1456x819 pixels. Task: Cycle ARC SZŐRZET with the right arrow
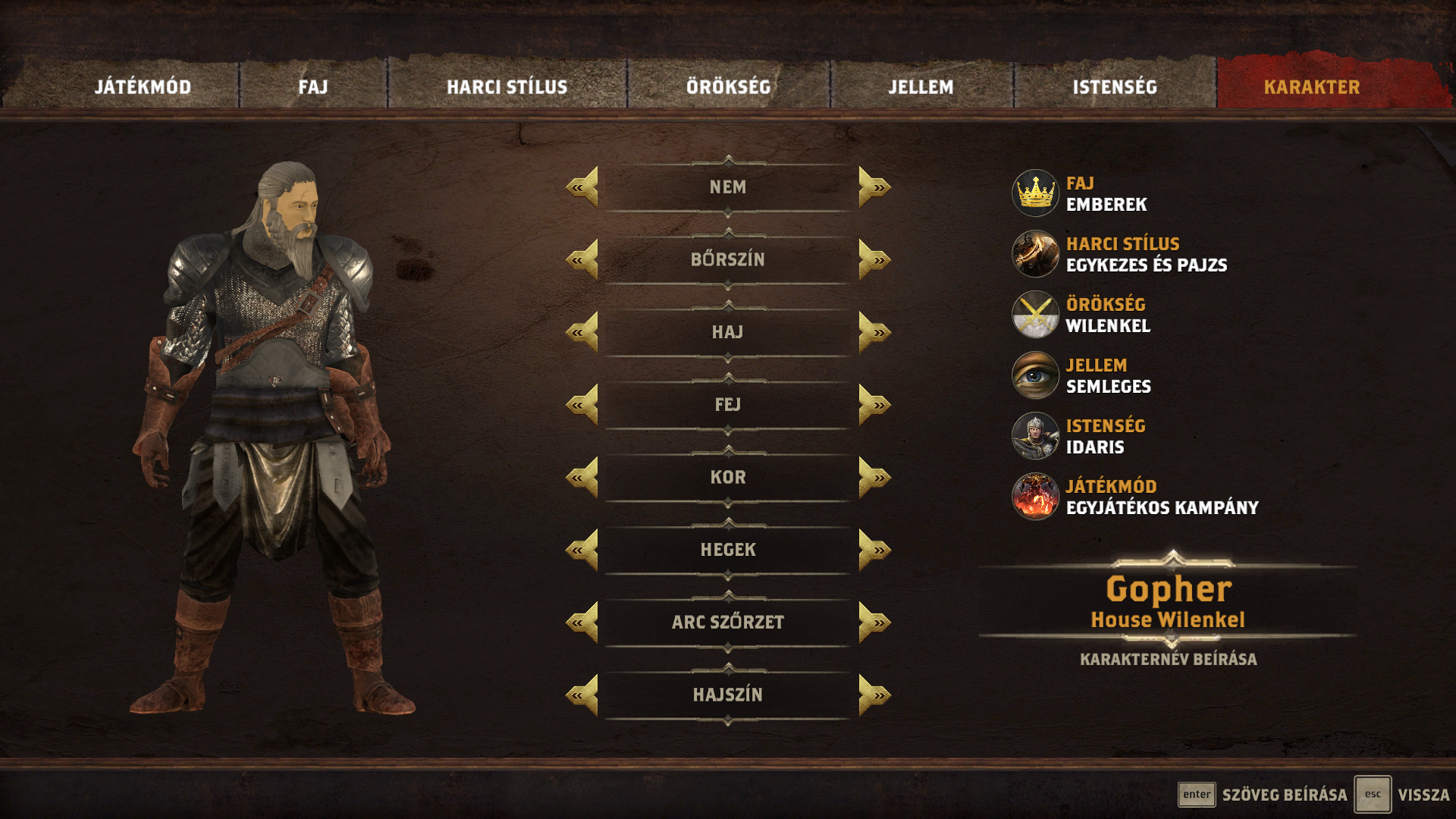tap(874, 623)
